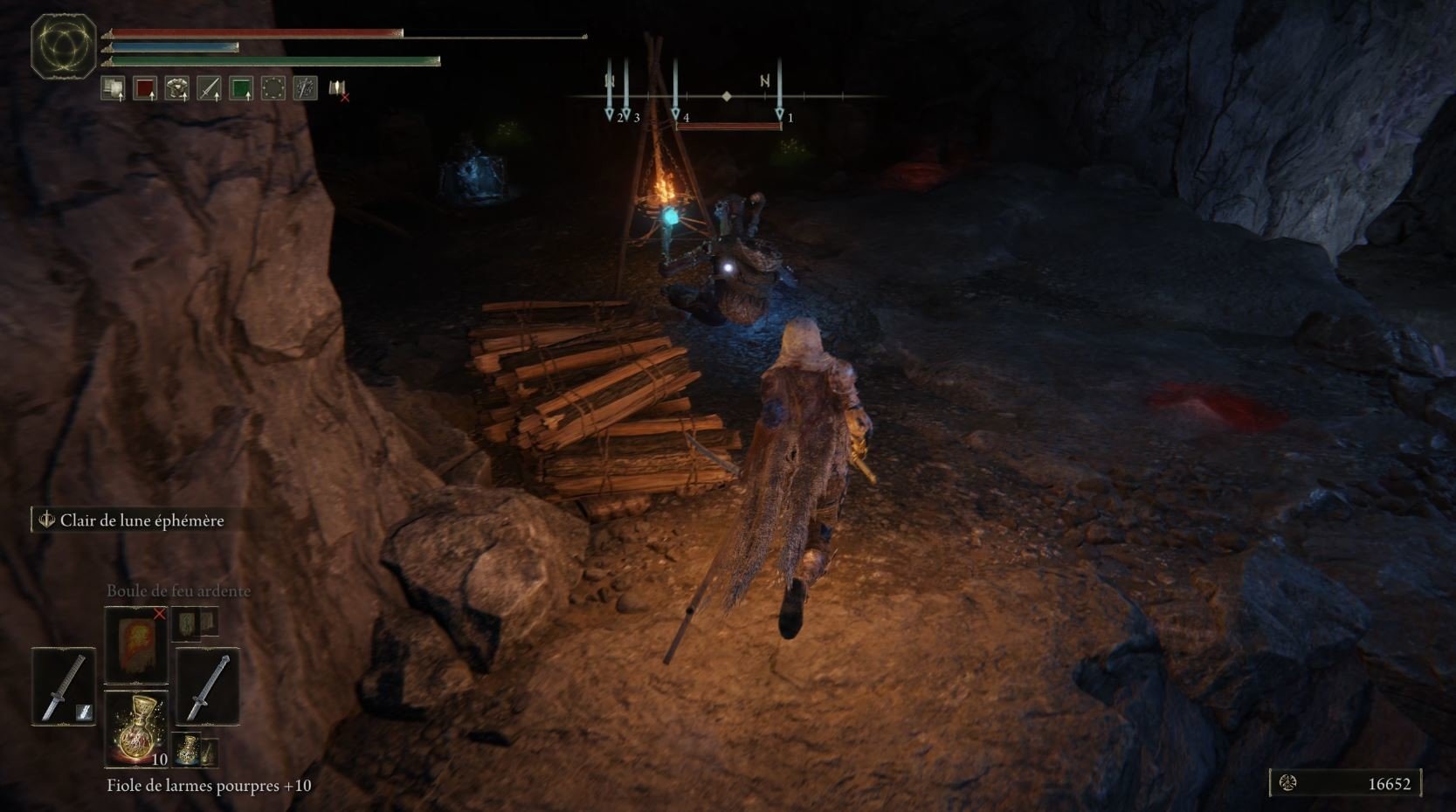Click the green square buff status icon
Image resolution: width=1456 pixels, height=812 pixels.
pos(241,88)
